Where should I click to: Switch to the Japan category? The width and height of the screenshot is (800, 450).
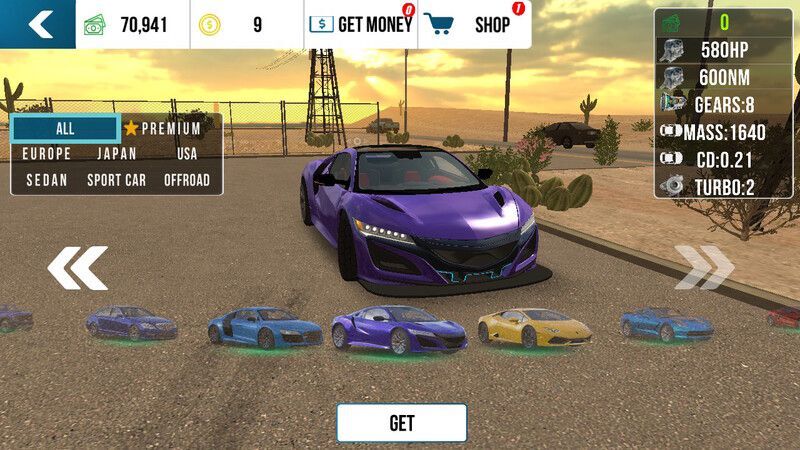[117, 154]
